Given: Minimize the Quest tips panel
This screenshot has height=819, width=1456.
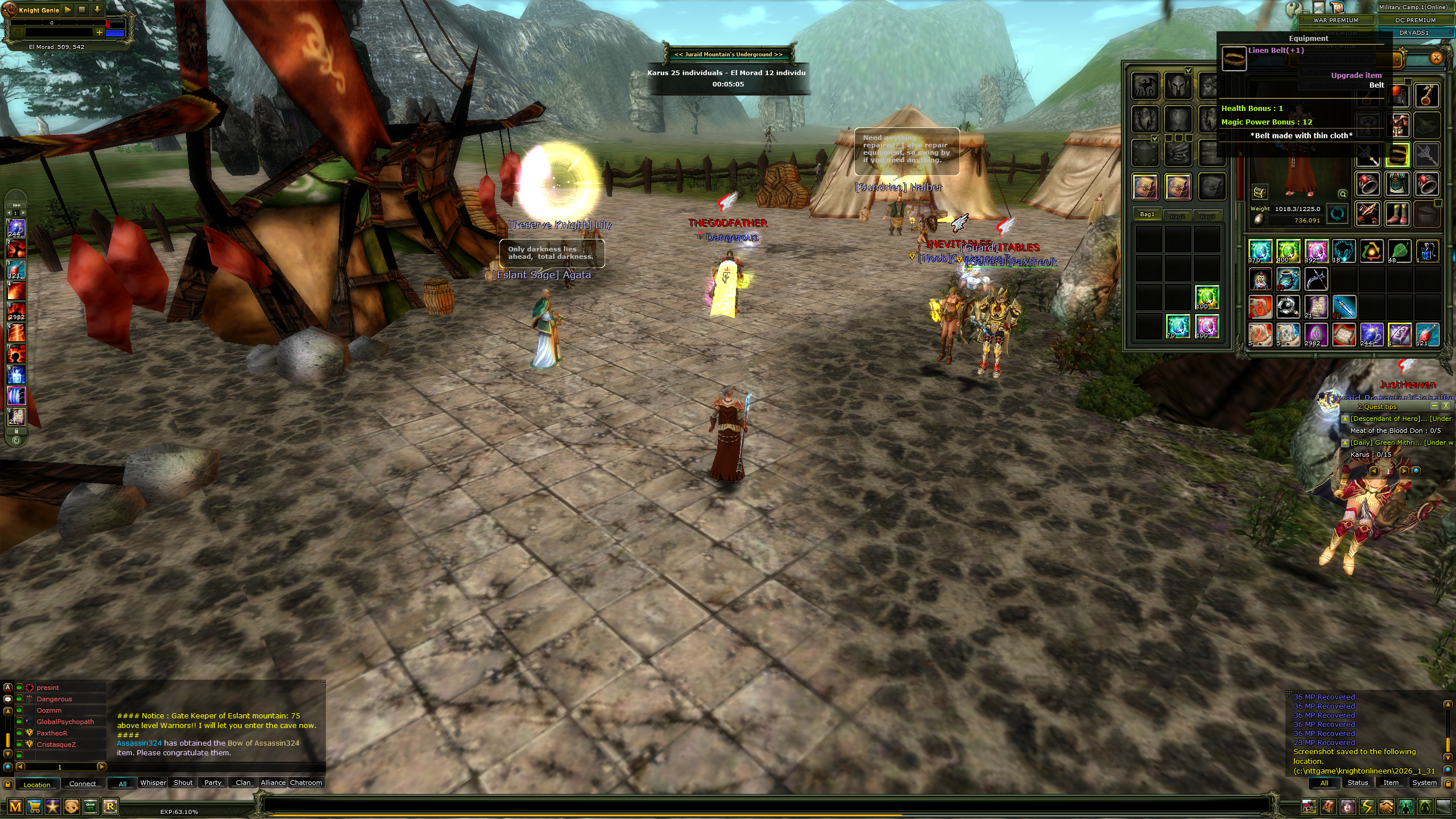Looking at the screenshot, I should (1434, 406).
